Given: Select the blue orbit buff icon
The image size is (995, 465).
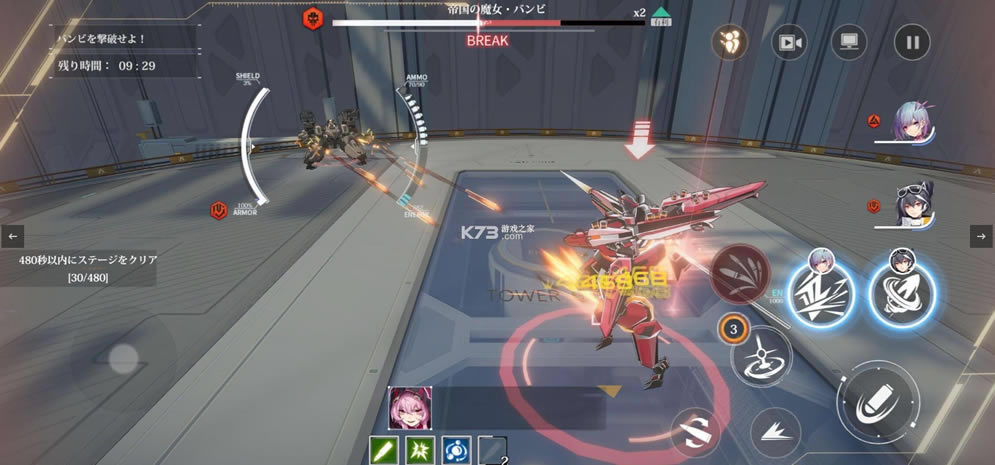Looking at the screenshot, I should (x=456, y=450).
